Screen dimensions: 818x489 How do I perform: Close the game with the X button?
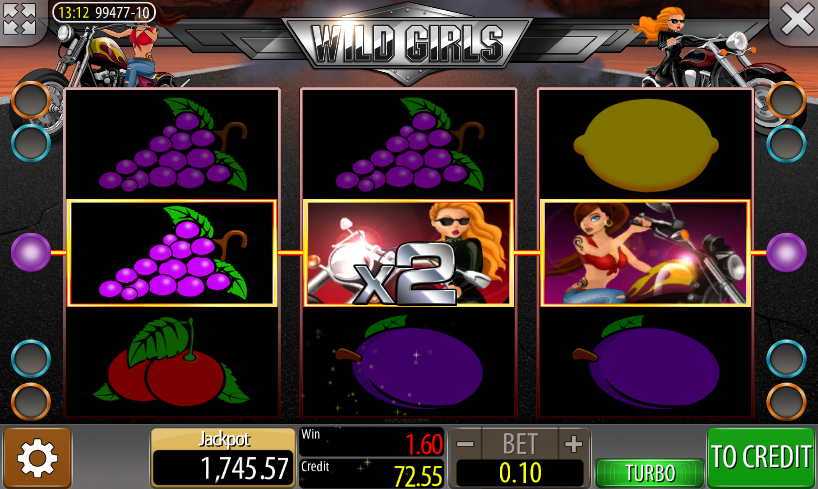point(796,19)
